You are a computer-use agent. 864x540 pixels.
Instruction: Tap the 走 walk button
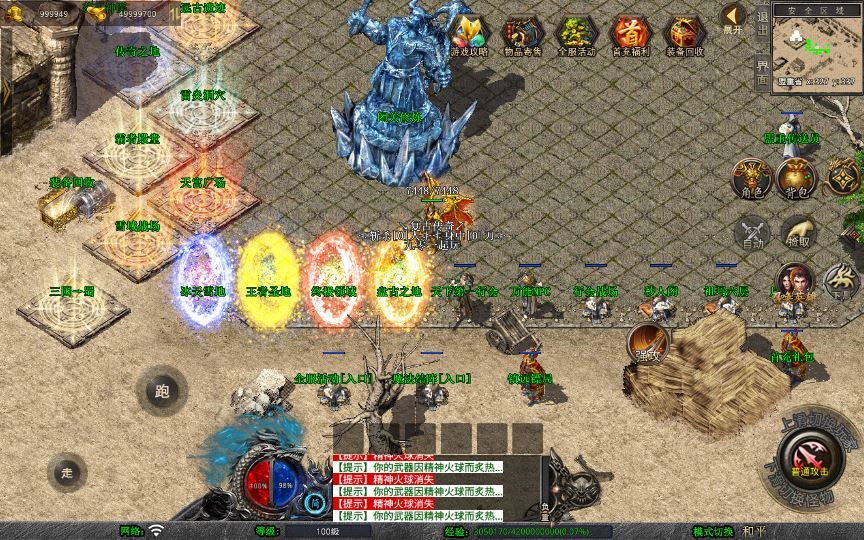coord(68,472)
